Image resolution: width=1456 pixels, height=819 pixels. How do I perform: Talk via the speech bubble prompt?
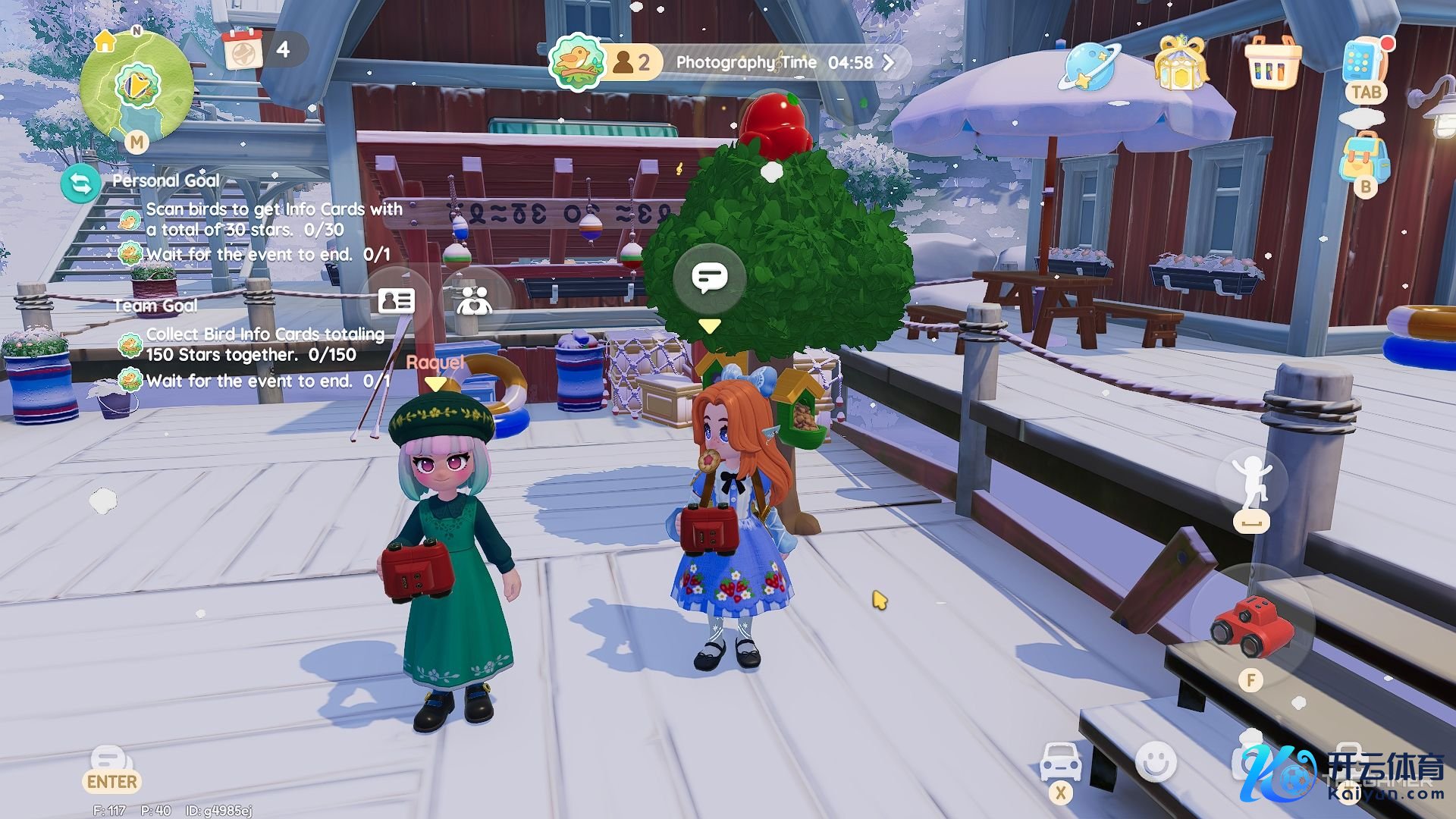click(710, 278)
